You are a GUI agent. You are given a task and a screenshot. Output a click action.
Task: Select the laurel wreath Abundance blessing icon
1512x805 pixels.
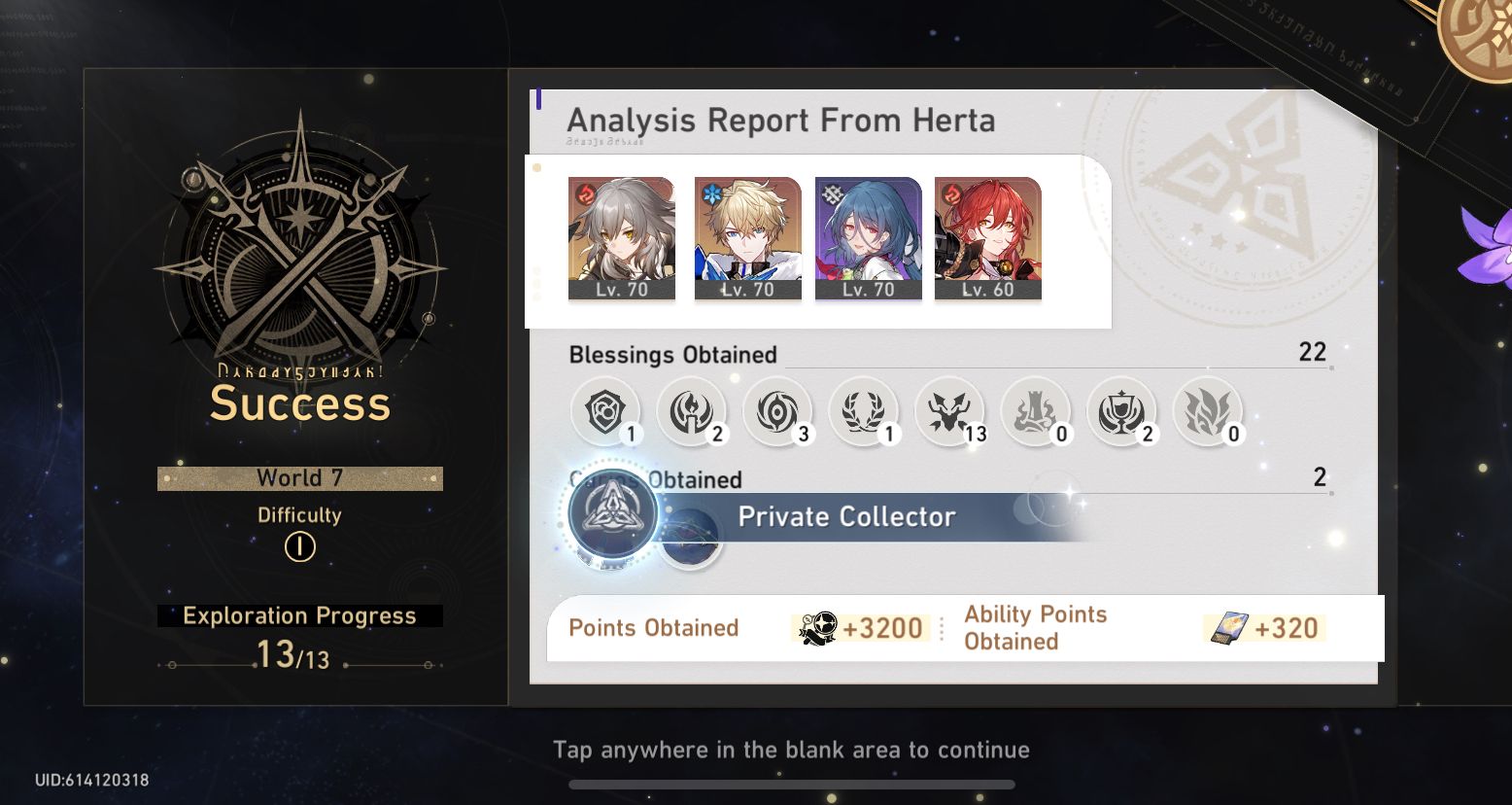click(865, 410)
